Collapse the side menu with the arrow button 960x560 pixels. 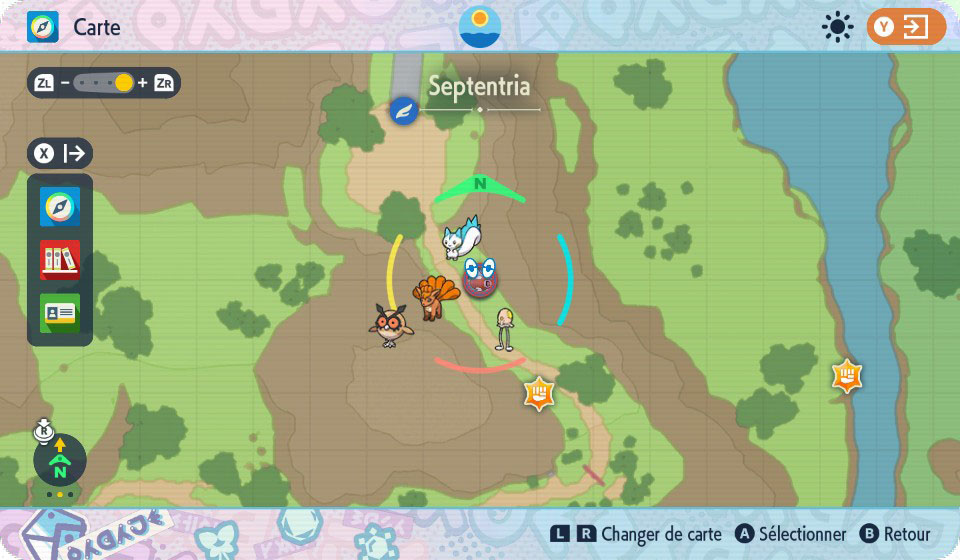point(60,153)
